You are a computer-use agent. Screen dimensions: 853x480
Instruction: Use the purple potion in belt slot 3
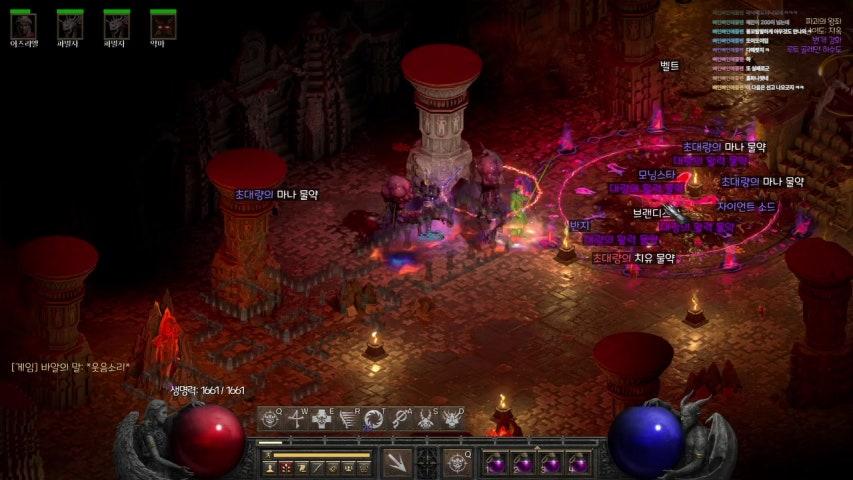click(550, 464)
